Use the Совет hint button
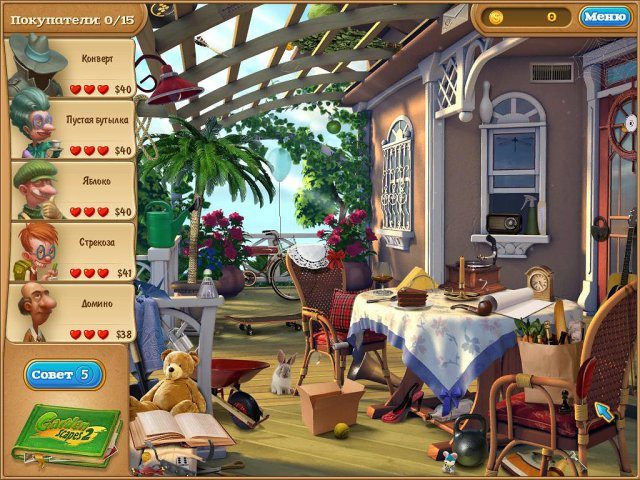The width and height of the screenshot is (640, 480). point(64,374)
